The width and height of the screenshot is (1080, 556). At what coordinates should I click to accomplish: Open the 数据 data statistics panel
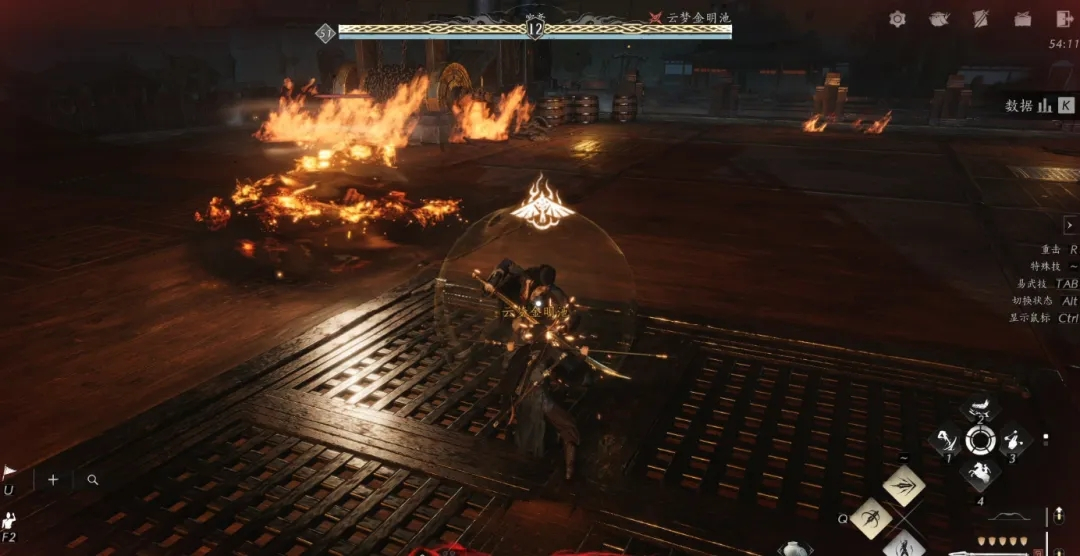1040,105
